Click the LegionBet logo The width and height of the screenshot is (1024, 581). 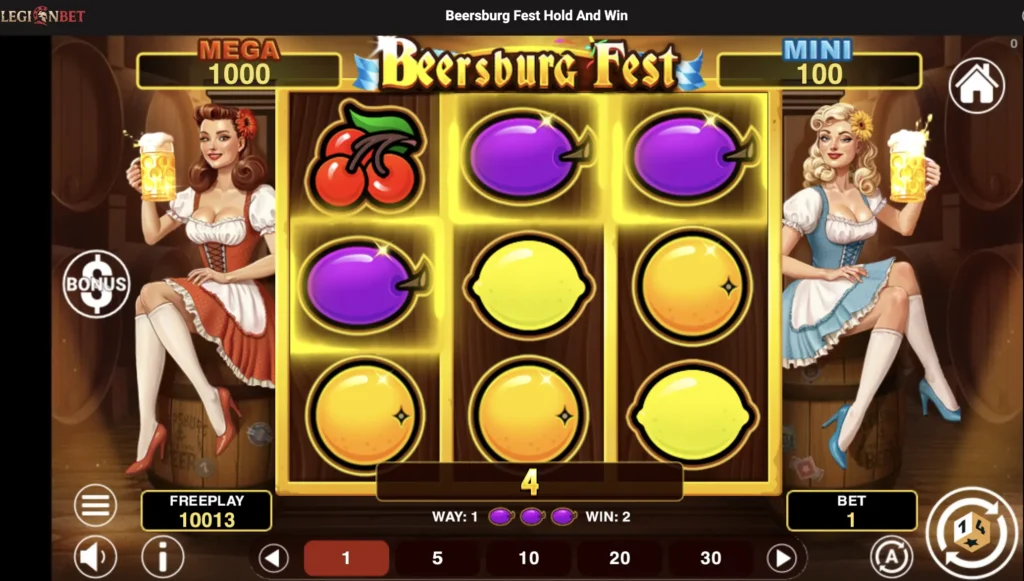[x=43, y=16]
